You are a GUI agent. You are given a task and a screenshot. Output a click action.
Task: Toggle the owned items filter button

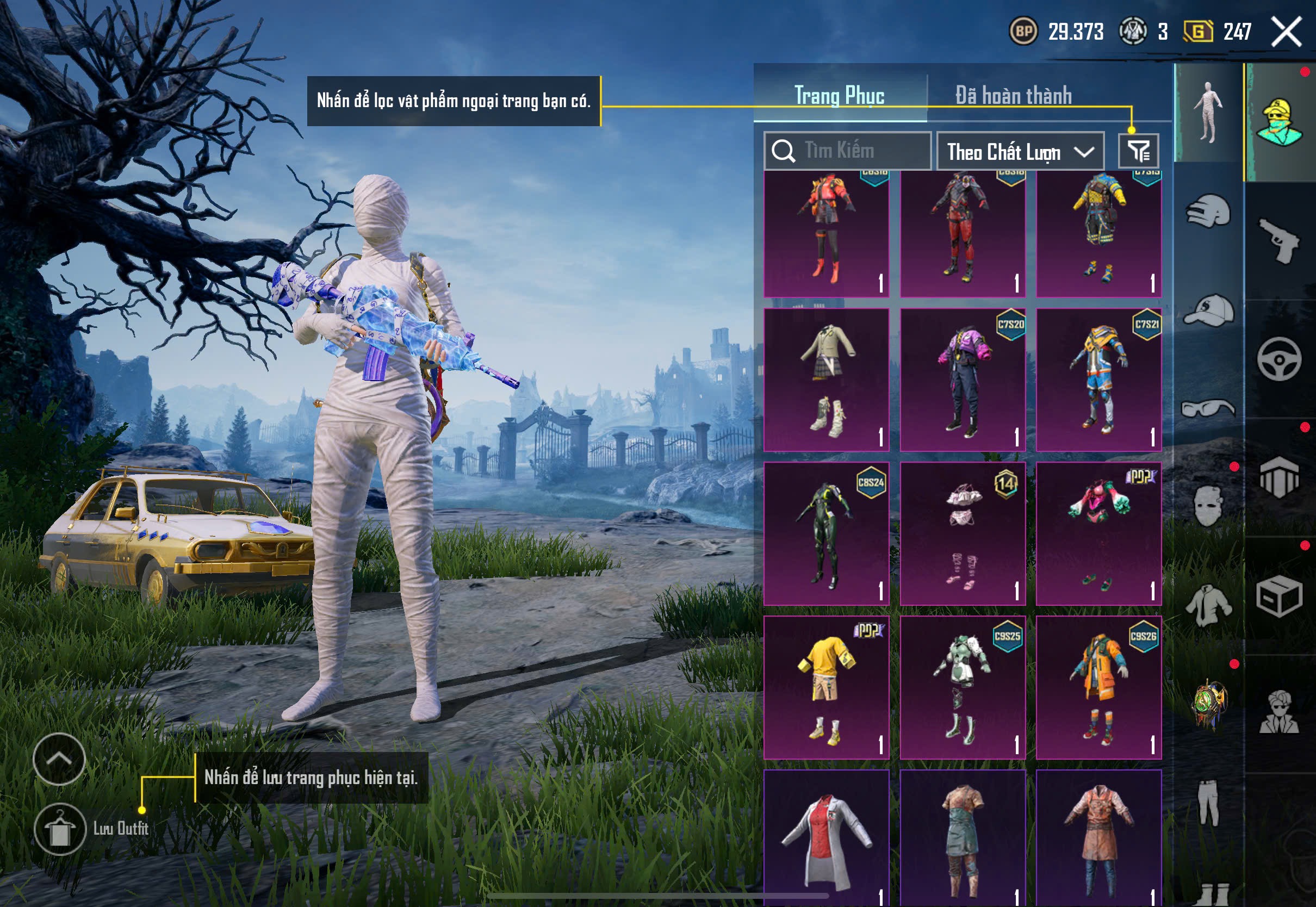1138,151
